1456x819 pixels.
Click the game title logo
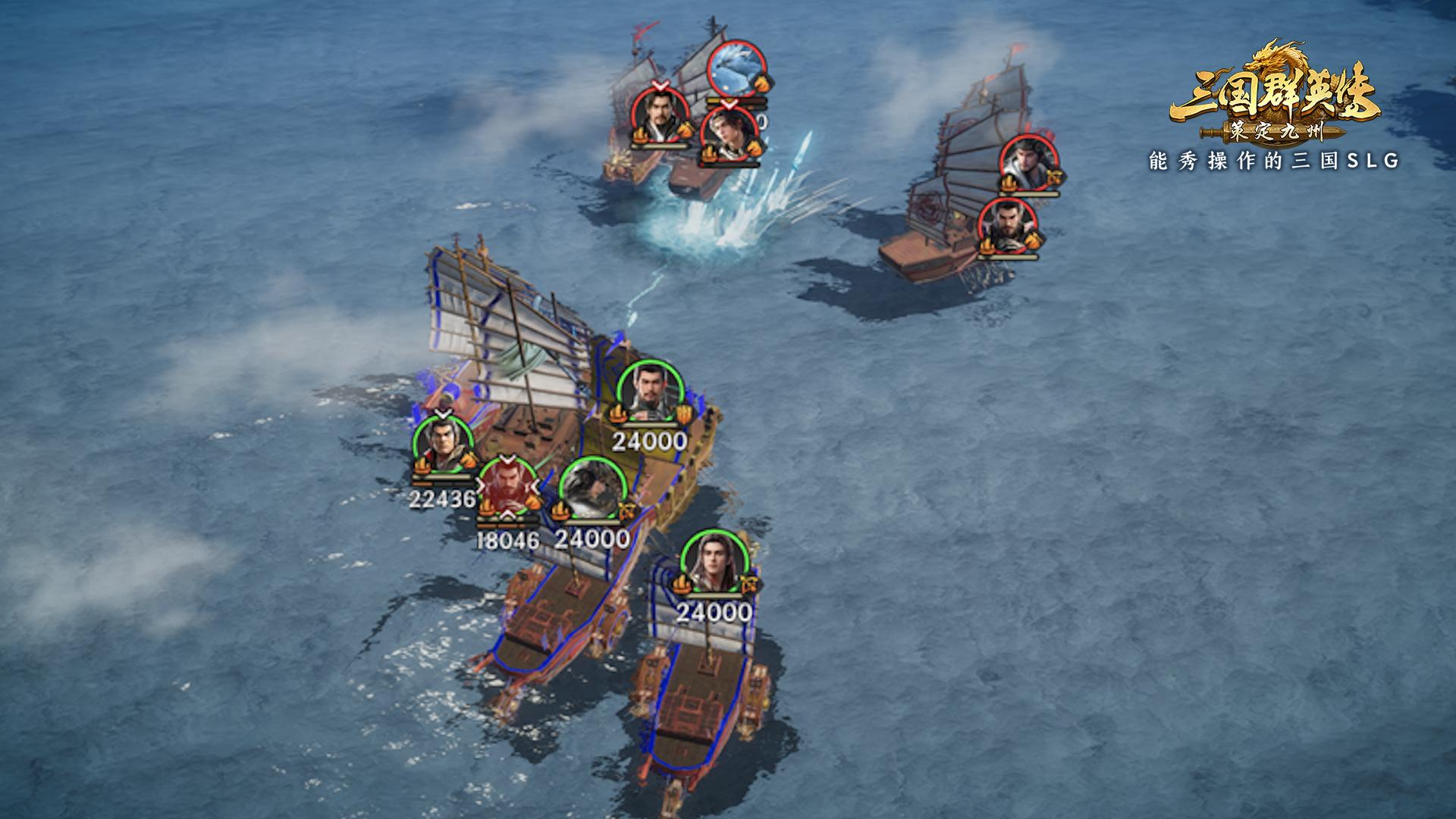coord(1275,97)
